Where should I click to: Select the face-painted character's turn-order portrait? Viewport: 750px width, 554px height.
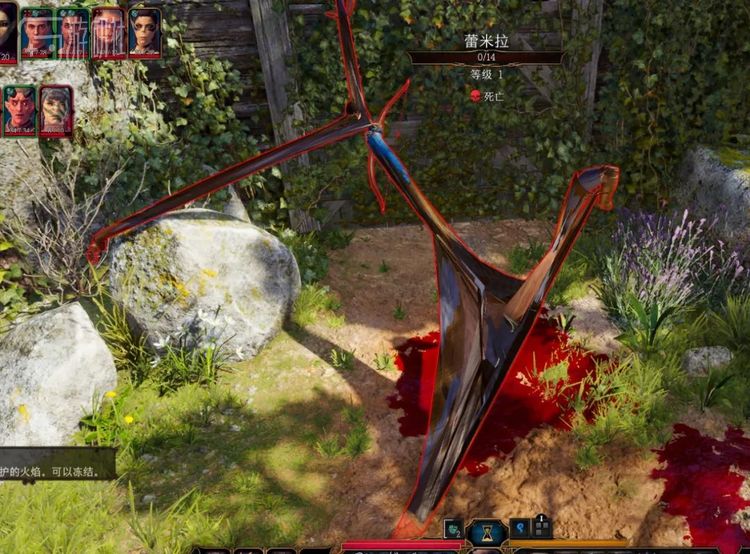pyautogui.click(x=145, y=32)
